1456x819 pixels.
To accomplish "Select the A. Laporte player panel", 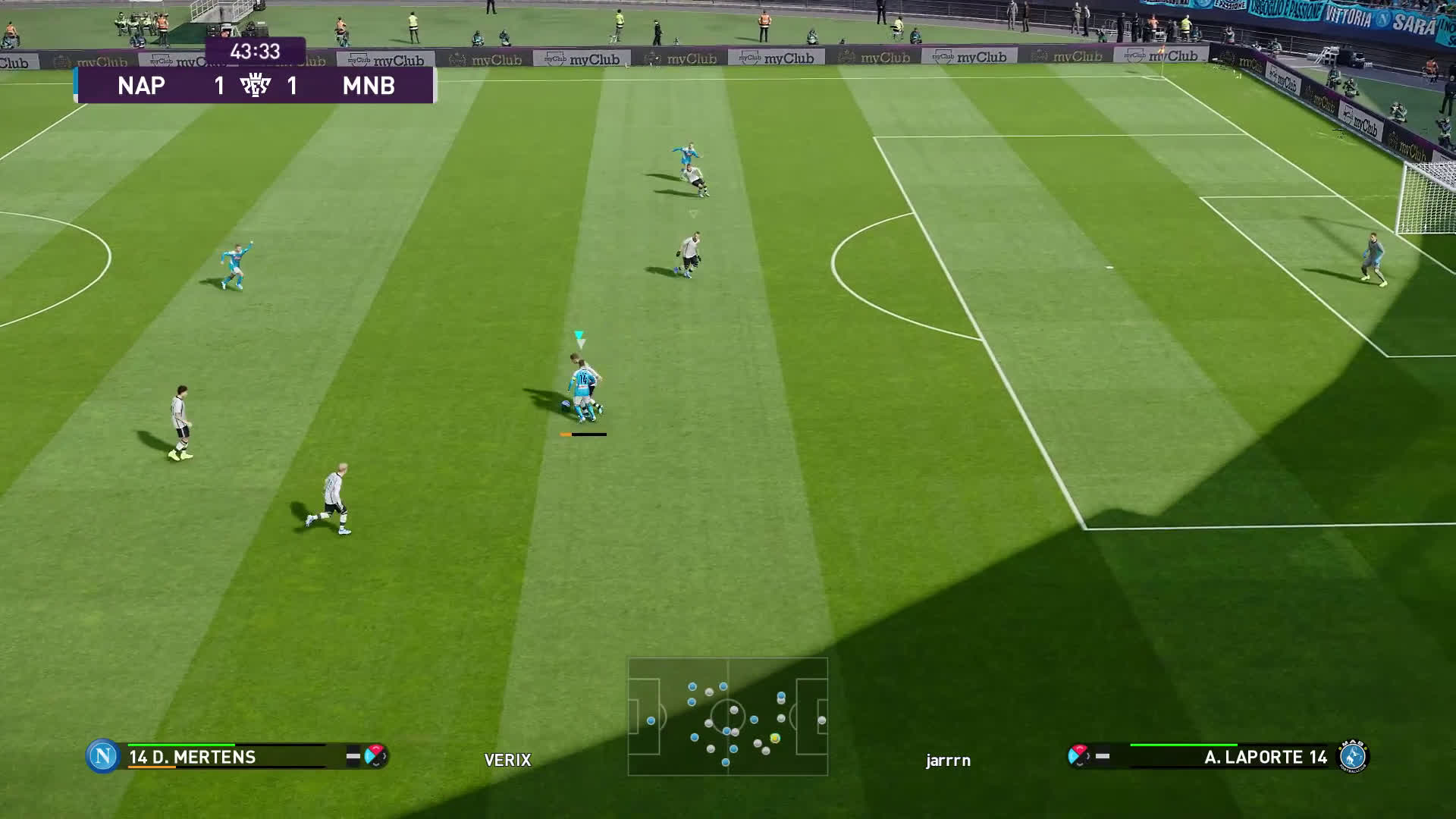I will [1228, 756].
